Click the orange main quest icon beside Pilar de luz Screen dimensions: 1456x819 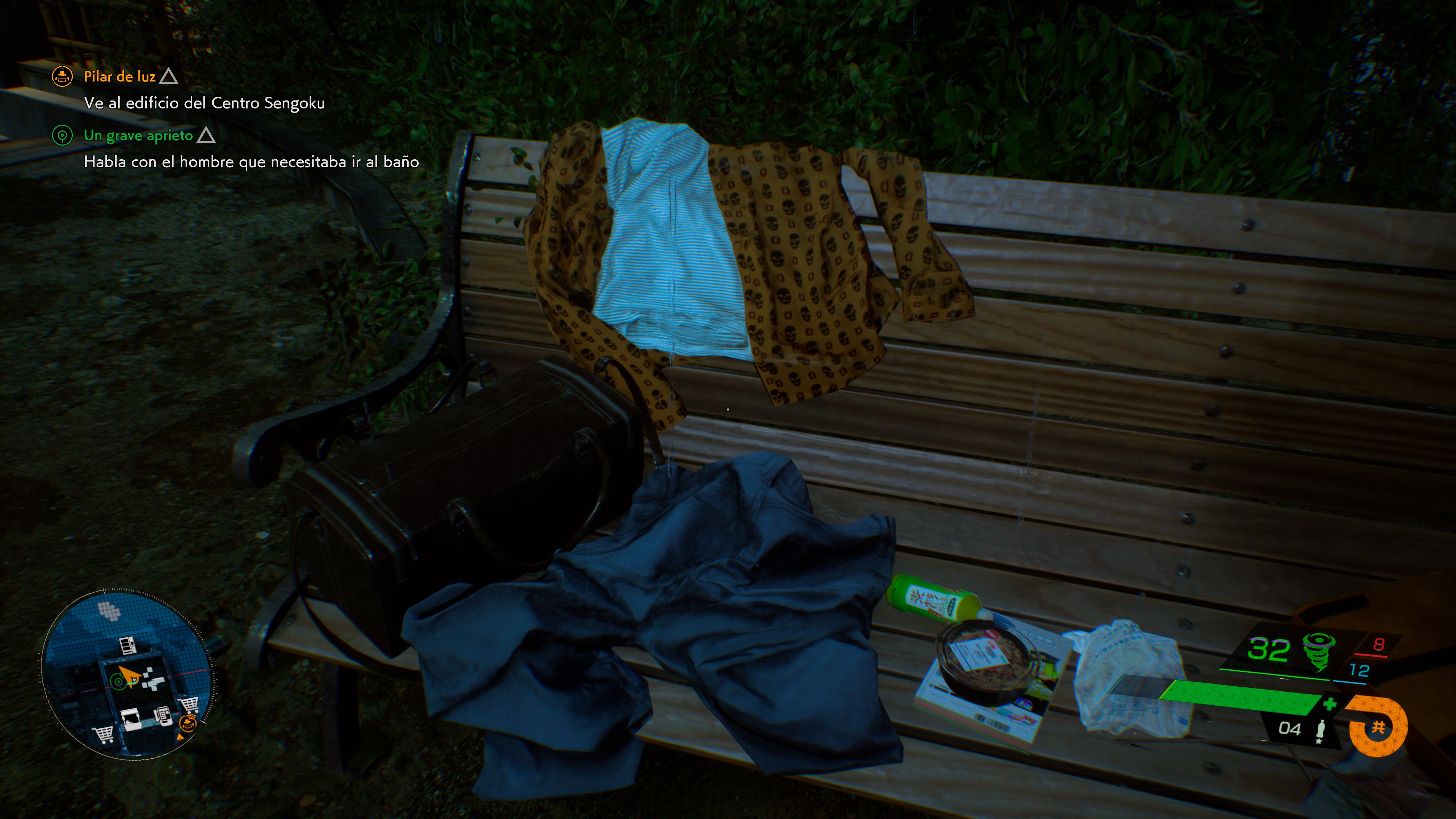click(62, 76)
